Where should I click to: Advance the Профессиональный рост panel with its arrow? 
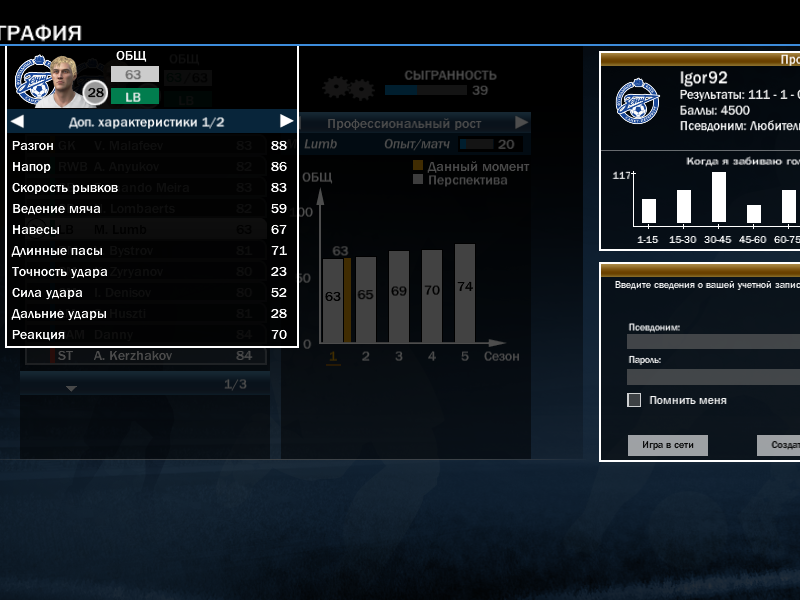tap(521, 123)
